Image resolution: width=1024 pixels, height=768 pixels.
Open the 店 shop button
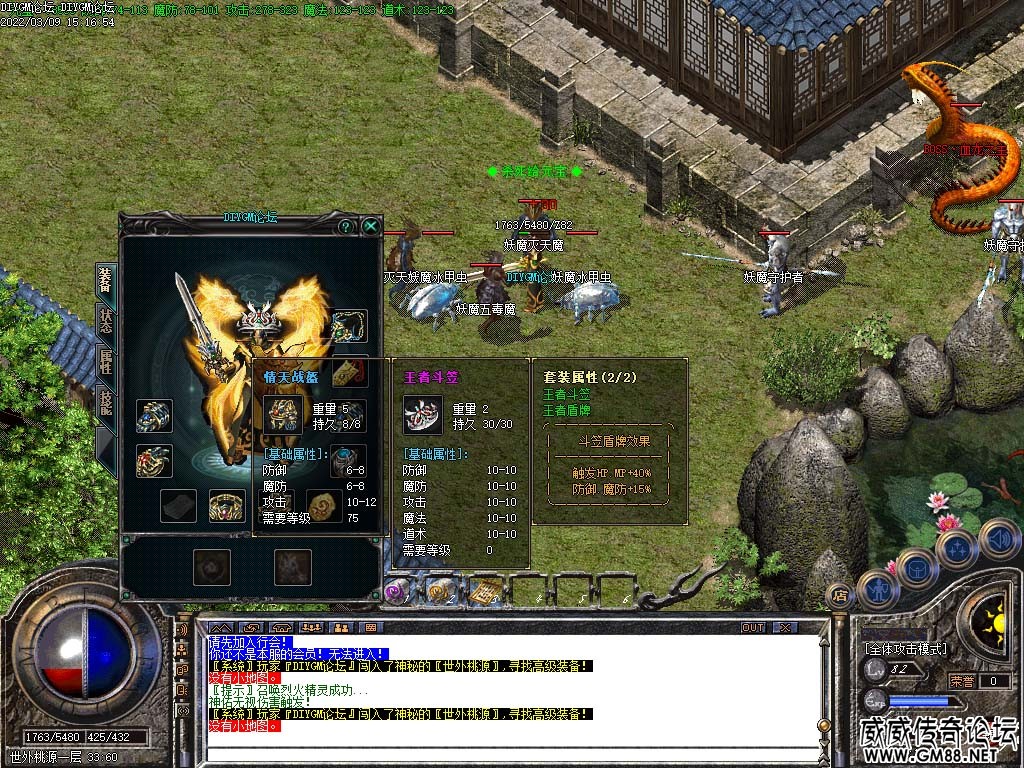(x=841, y=596)
